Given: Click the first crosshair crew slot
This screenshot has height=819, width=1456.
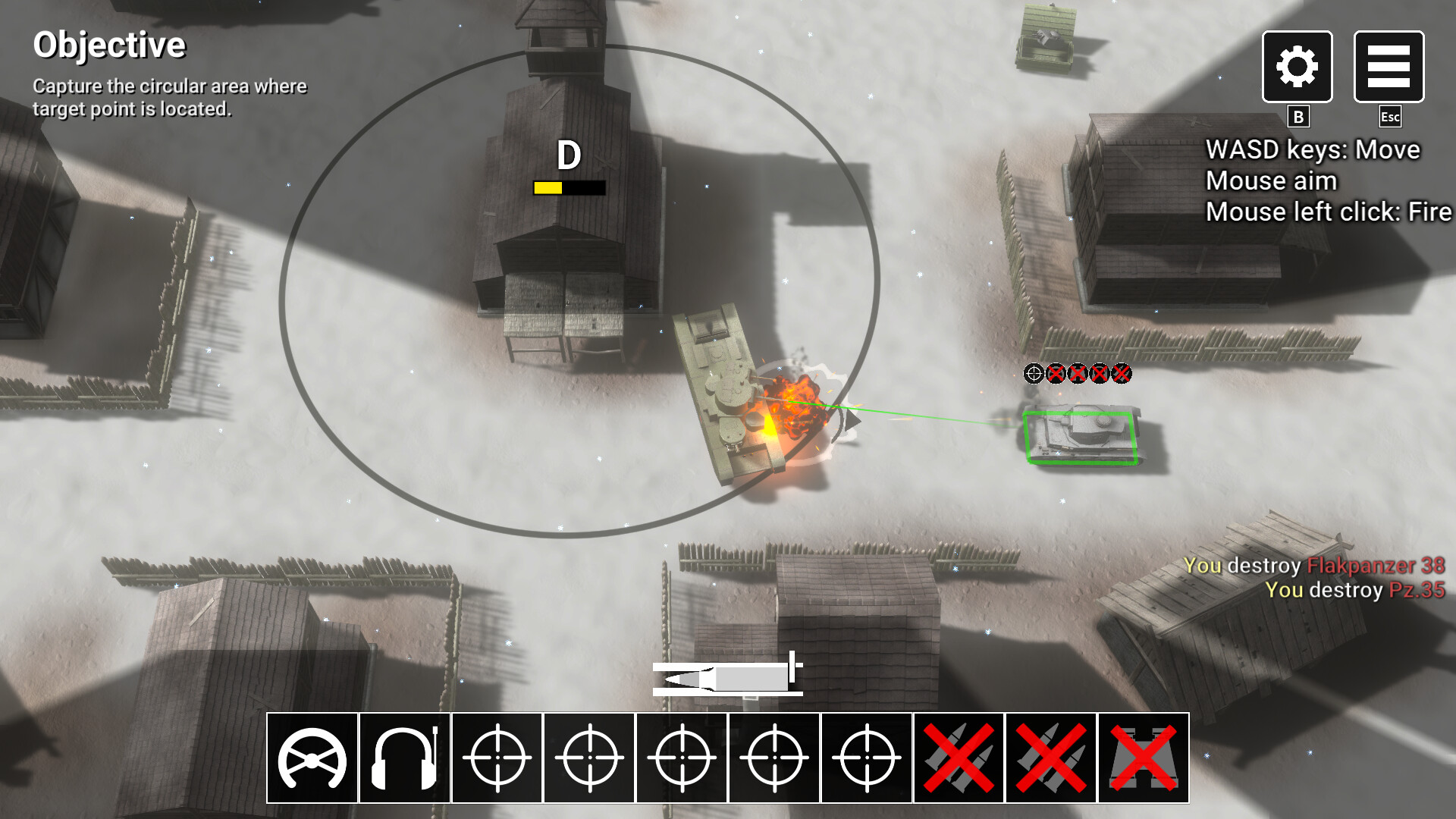Looking at the screenshot, I should 497,758.
